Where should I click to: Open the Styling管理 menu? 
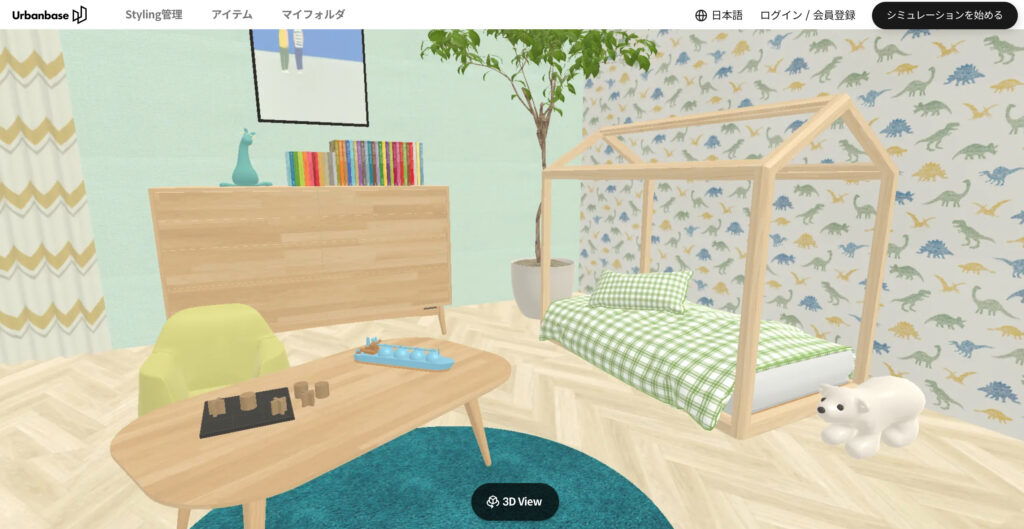[x=154, y=15]
